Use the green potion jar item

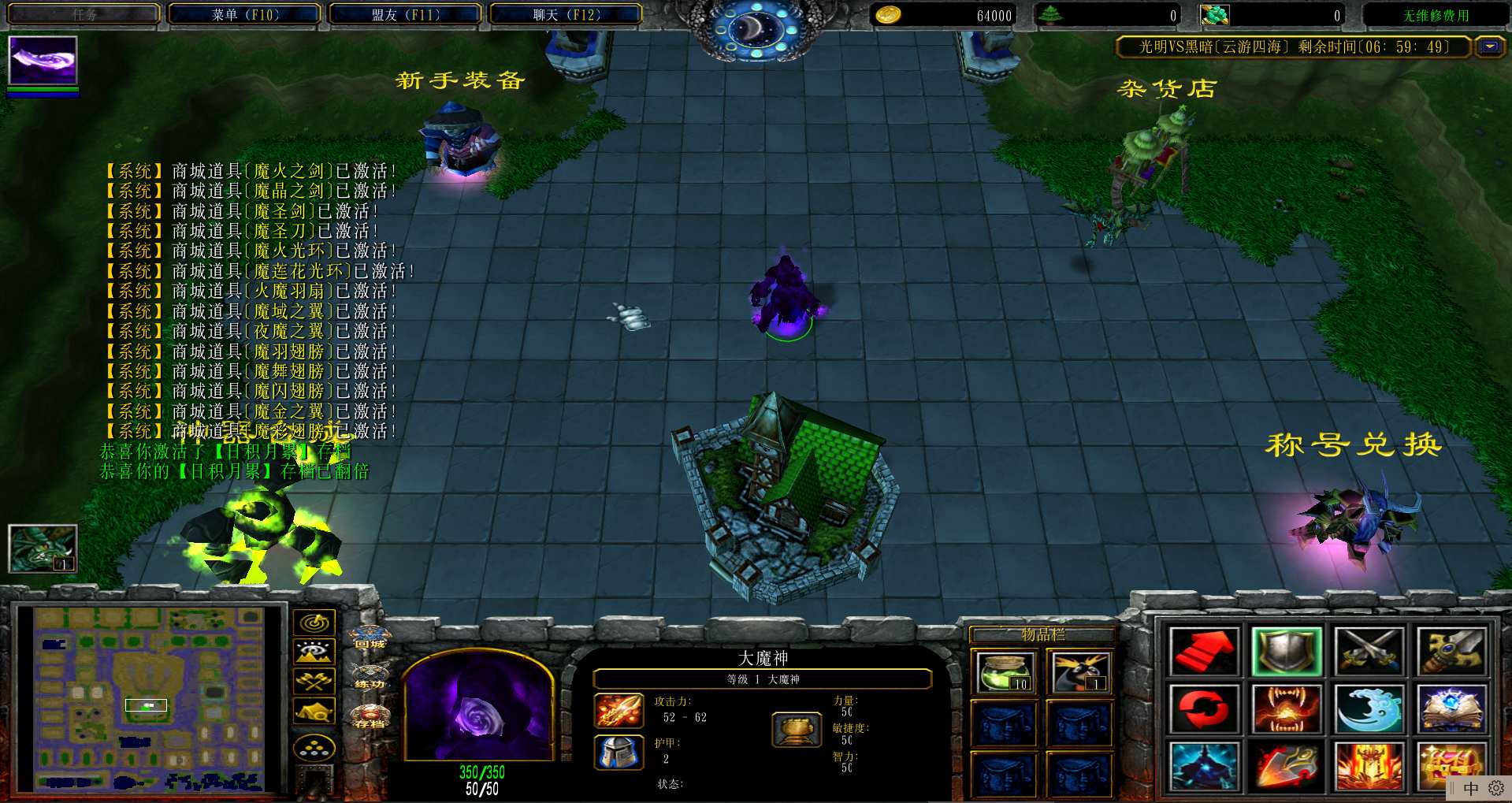(x=1003, y=672)
